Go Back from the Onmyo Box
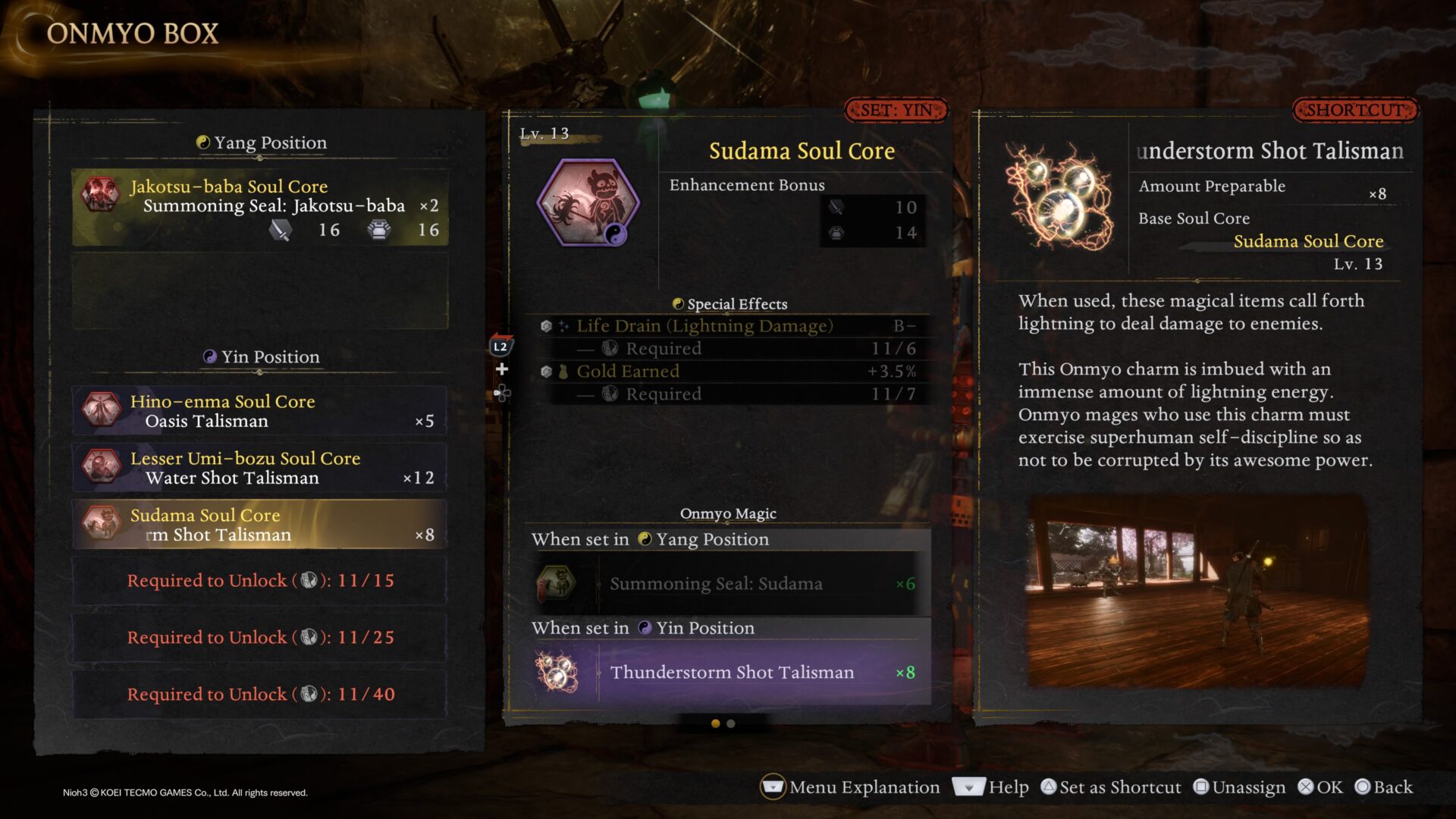 click(1384, 787)
